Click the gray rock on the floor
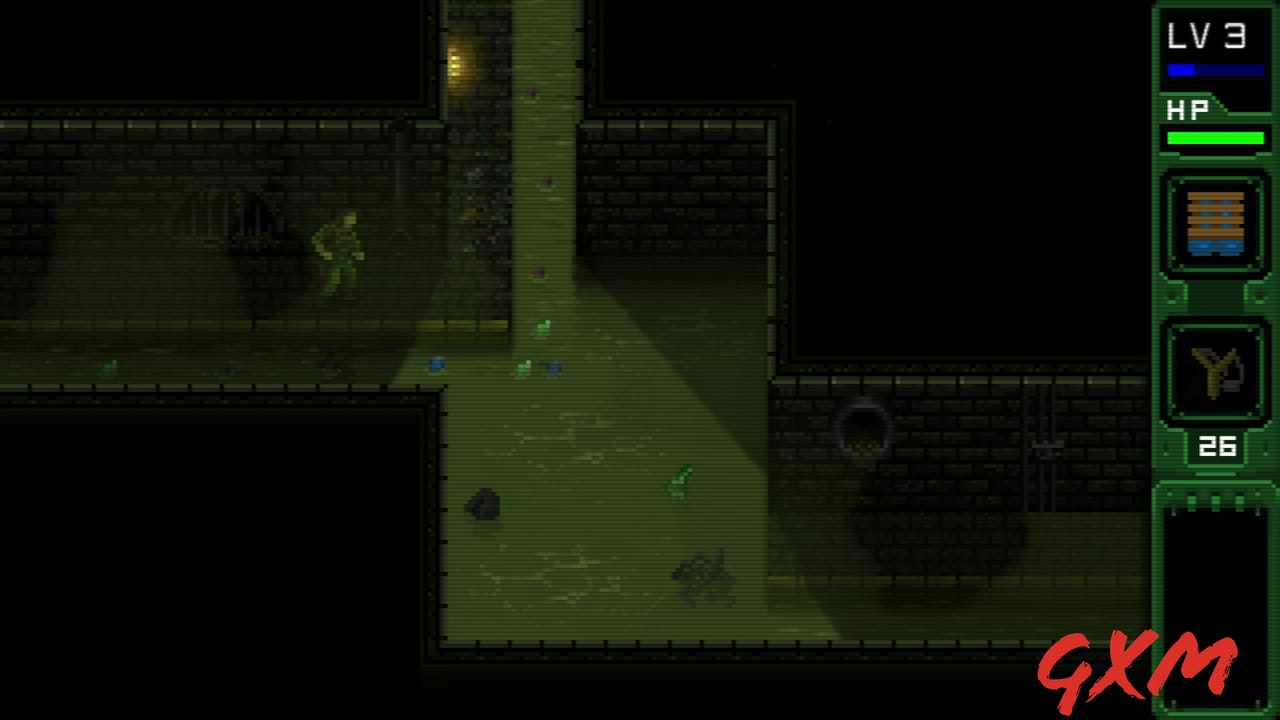The width and height of the screenshot is (1280, 720). pos(483,505)
